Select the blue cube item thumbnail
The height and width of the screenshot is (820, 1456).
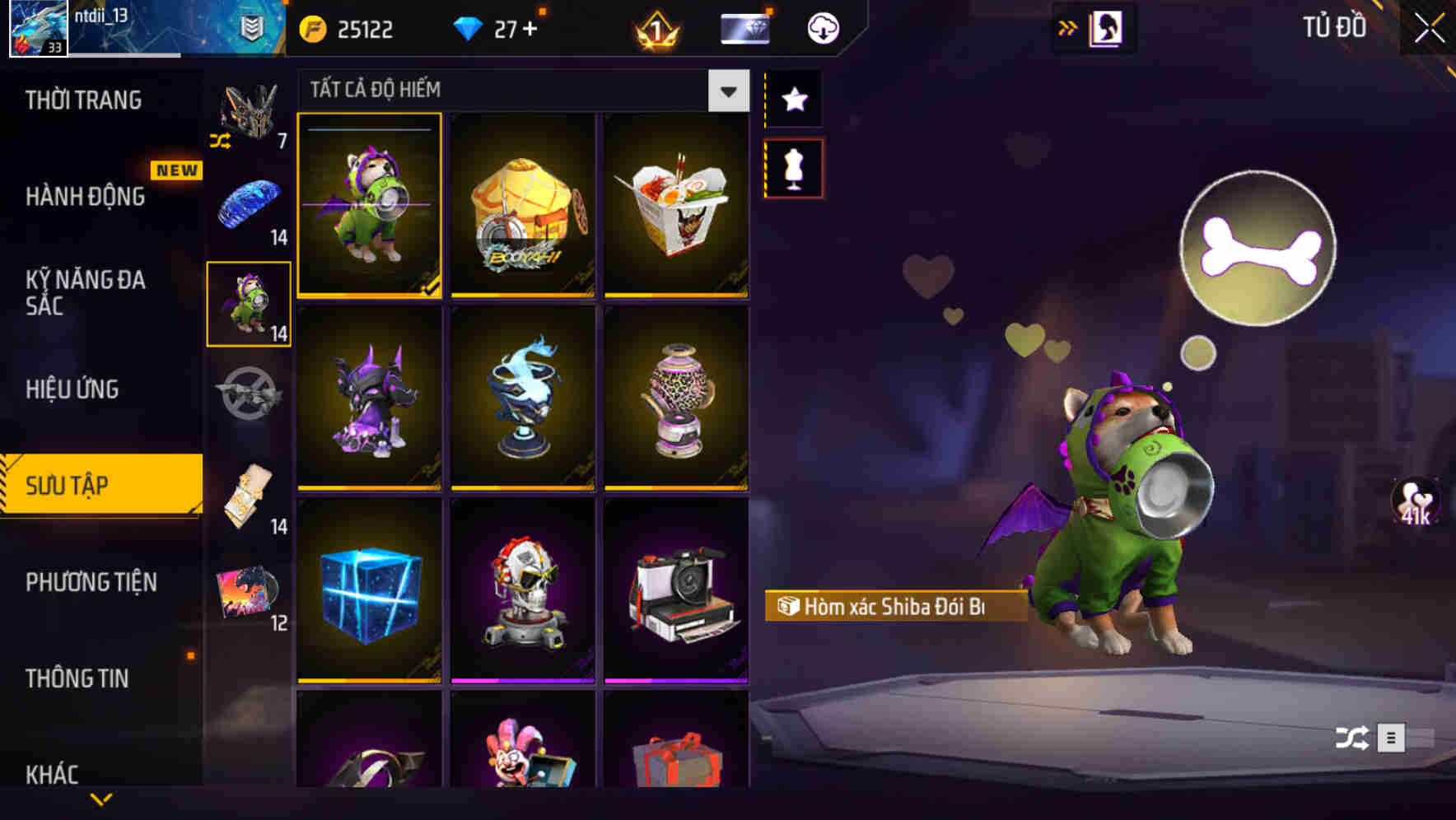(369, 594)
